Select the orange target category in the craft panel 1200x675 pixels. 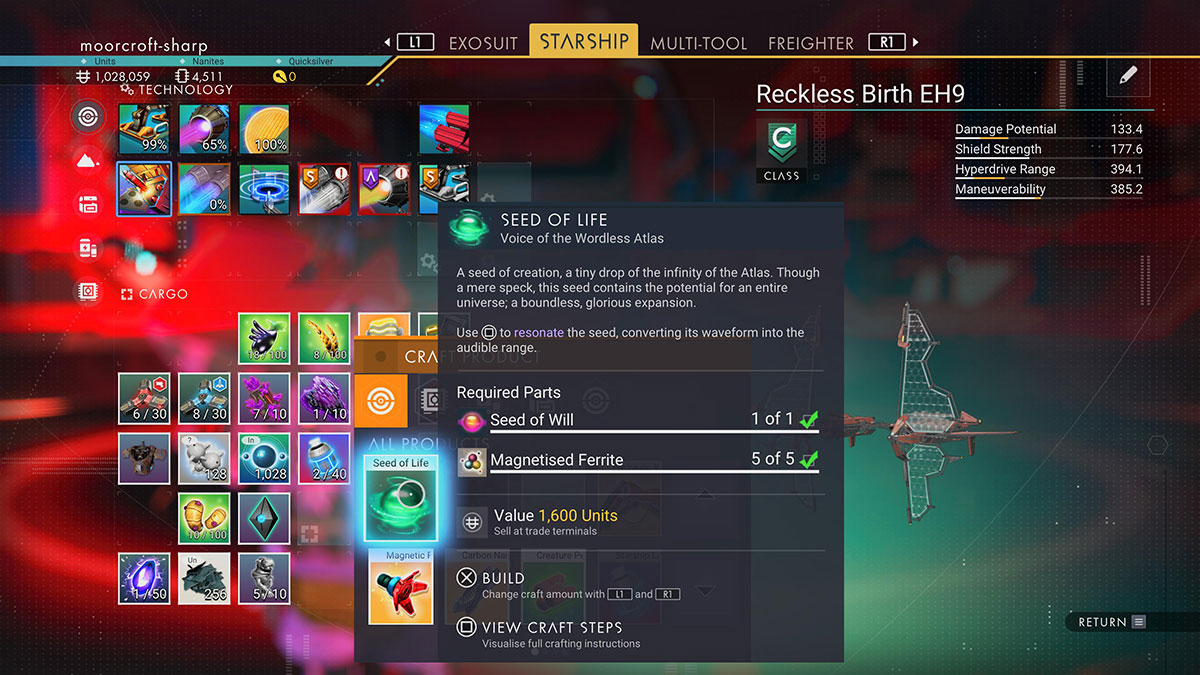[x=381, y=400]
